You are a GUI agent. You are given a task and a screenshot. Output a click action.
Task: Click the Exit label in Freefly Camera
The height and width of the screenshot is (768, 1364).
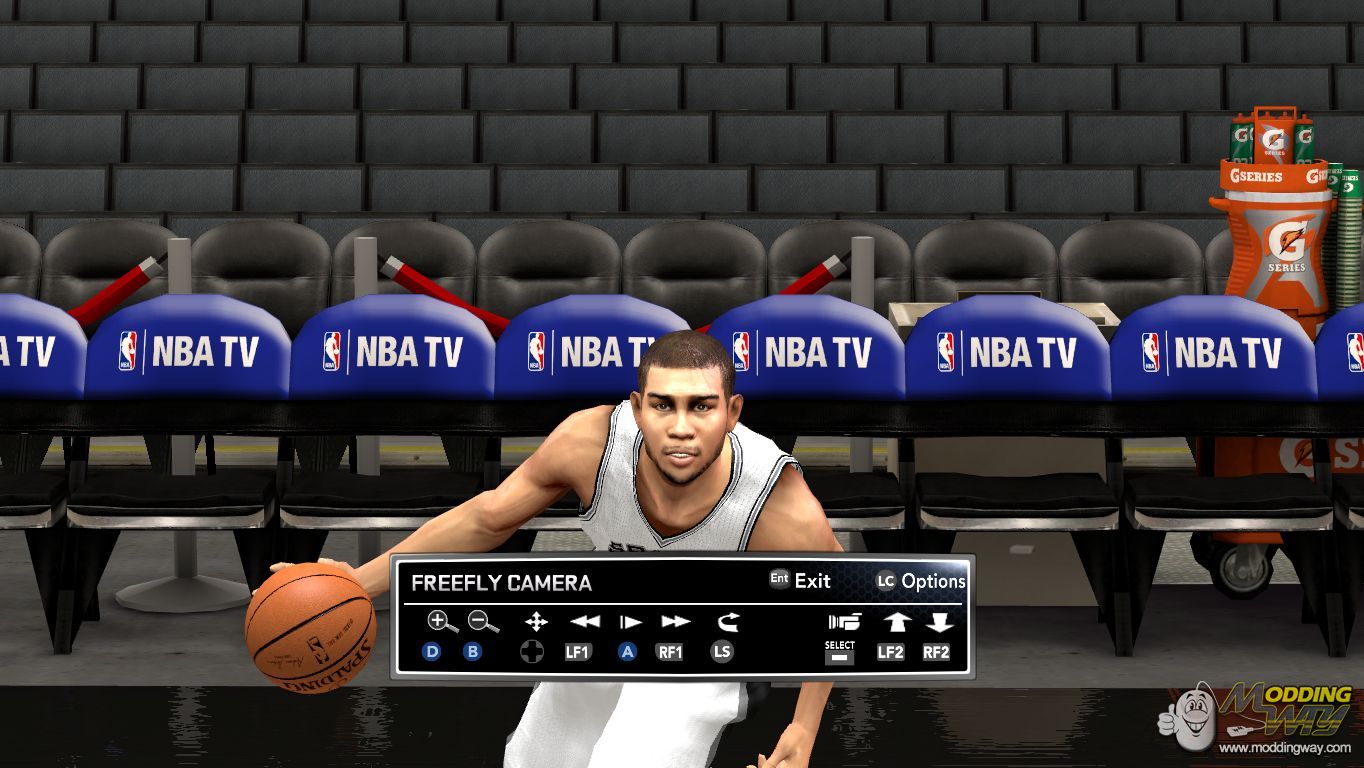coord(812,581)
